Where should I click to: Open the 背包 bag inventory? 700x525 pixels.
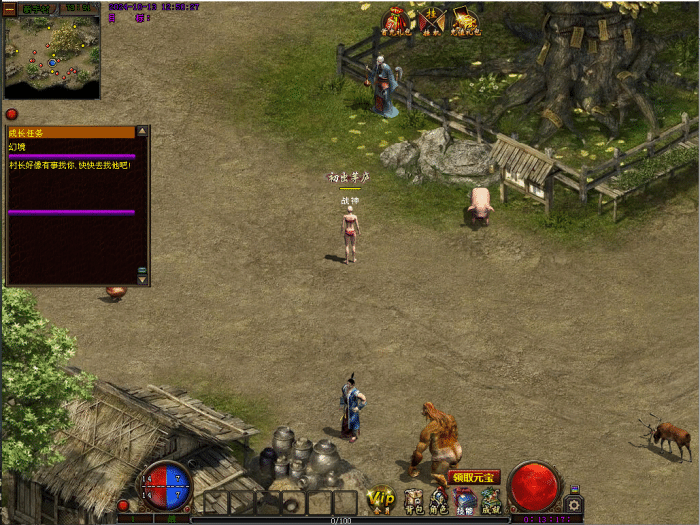click(413, 501)
